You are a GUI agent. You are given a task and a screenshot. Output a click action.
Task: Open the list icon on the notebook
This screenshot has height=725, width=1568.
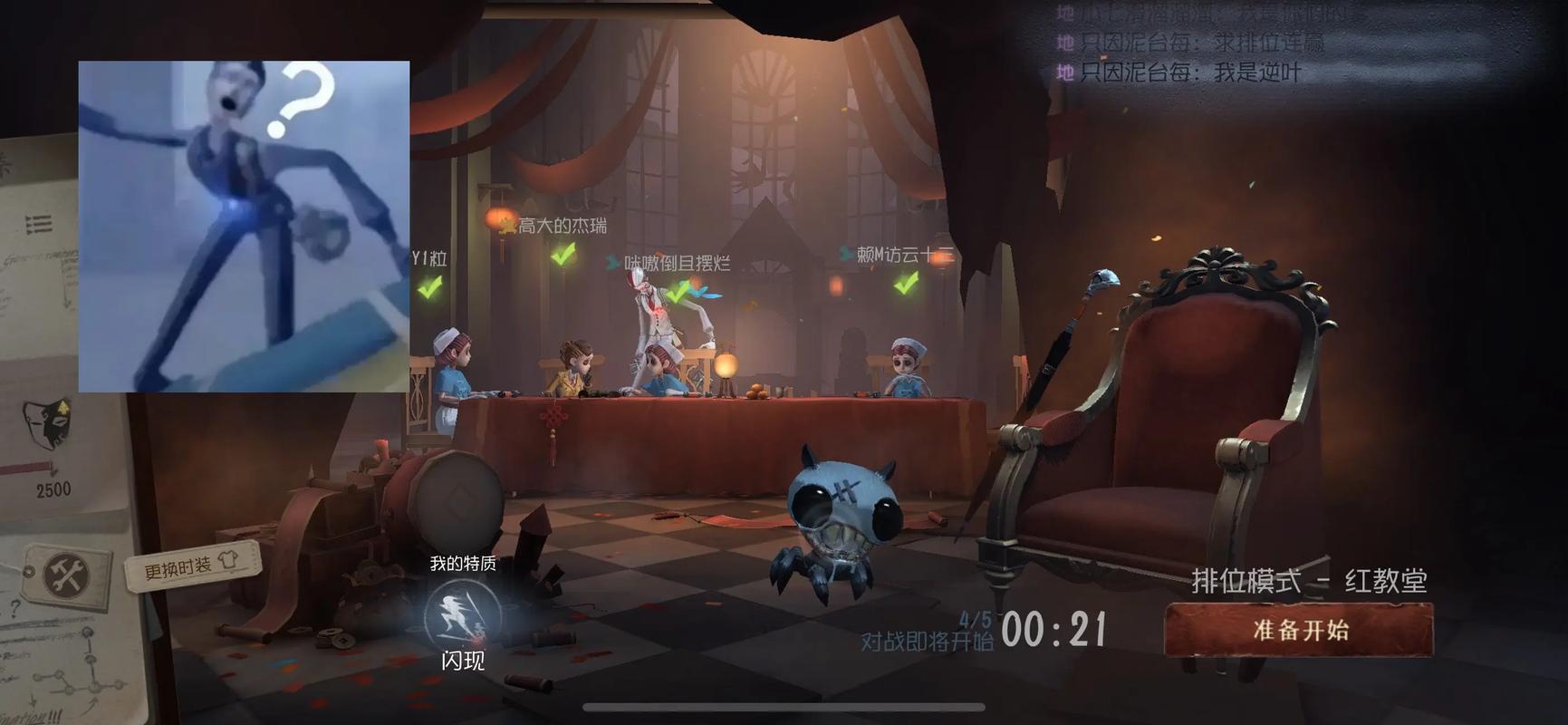tap(38, 224)
